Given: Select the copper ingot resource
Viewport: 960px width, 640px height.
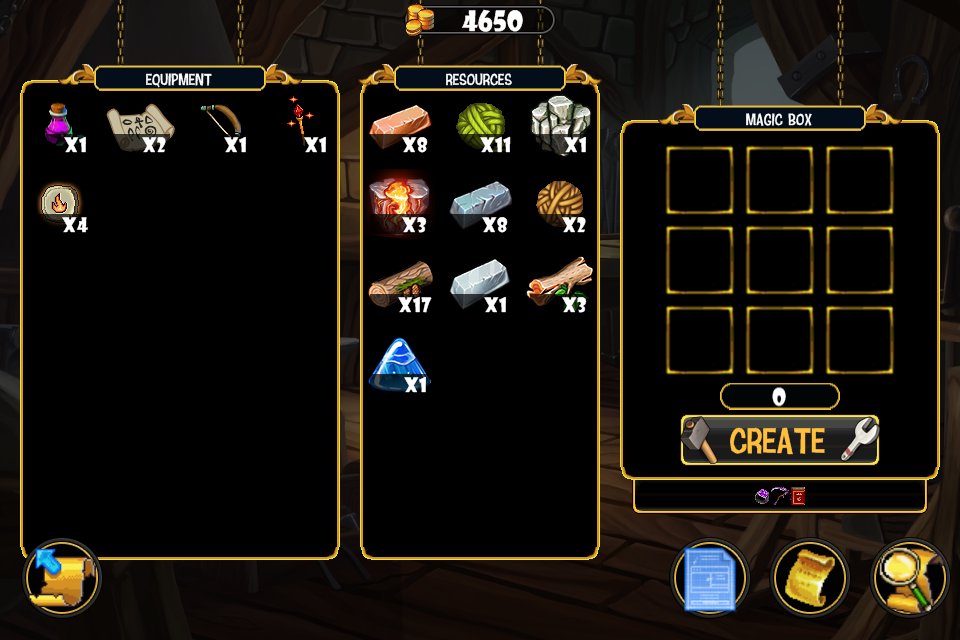Looking at the screenshot, I should coord(400,125).
